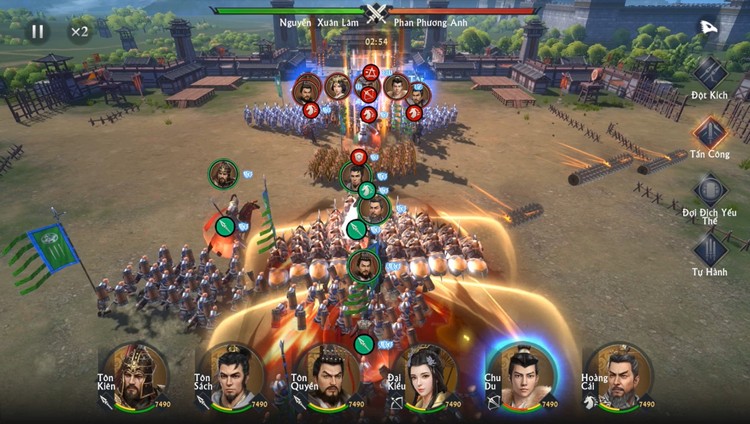Toggle the x2 battle speed
This screenshot has height=424, width=750.
tap(79, 31)
